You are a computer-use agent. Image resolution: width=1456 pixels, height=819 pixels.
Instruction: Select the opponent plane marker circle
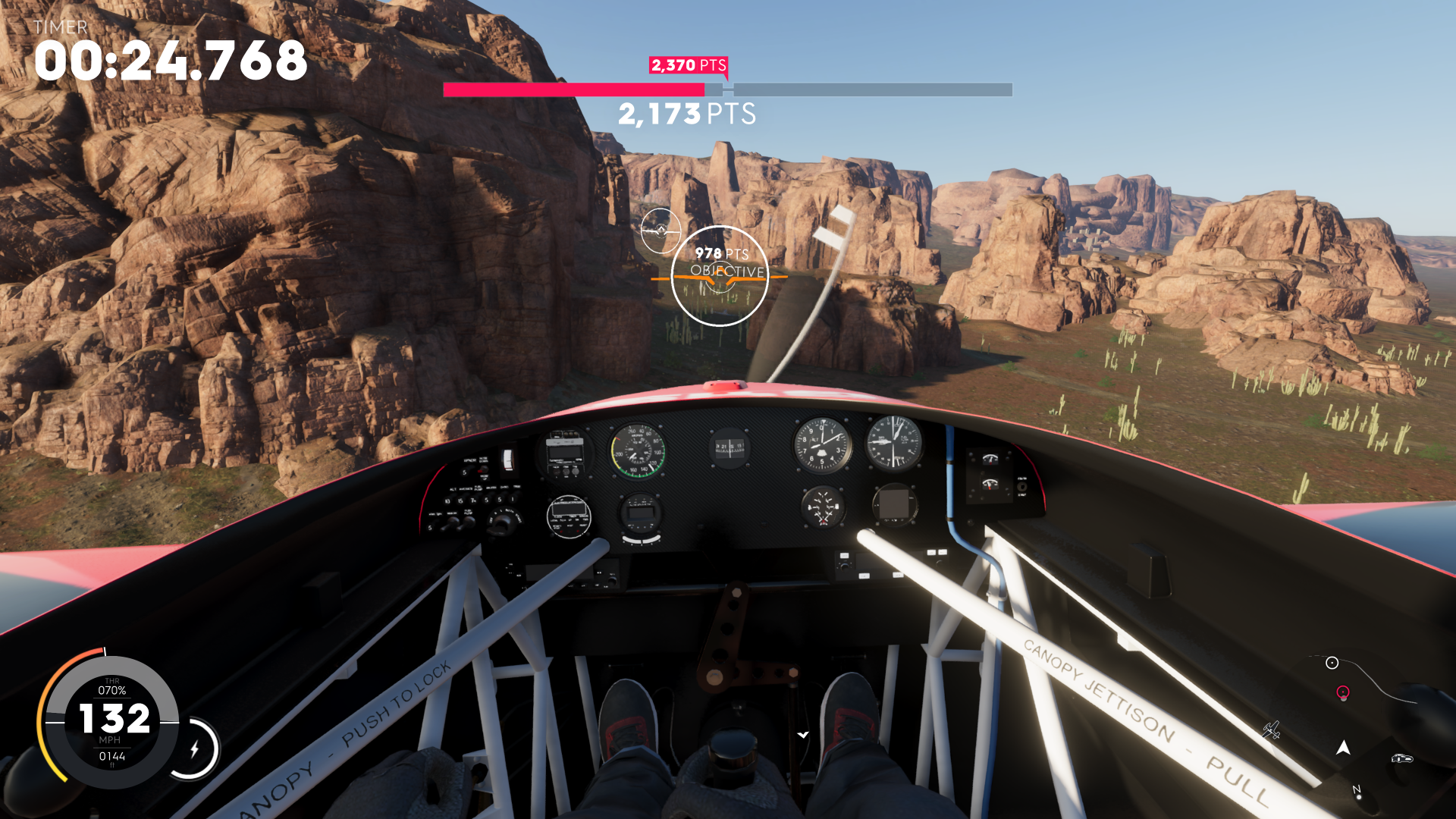click(661, 230)
